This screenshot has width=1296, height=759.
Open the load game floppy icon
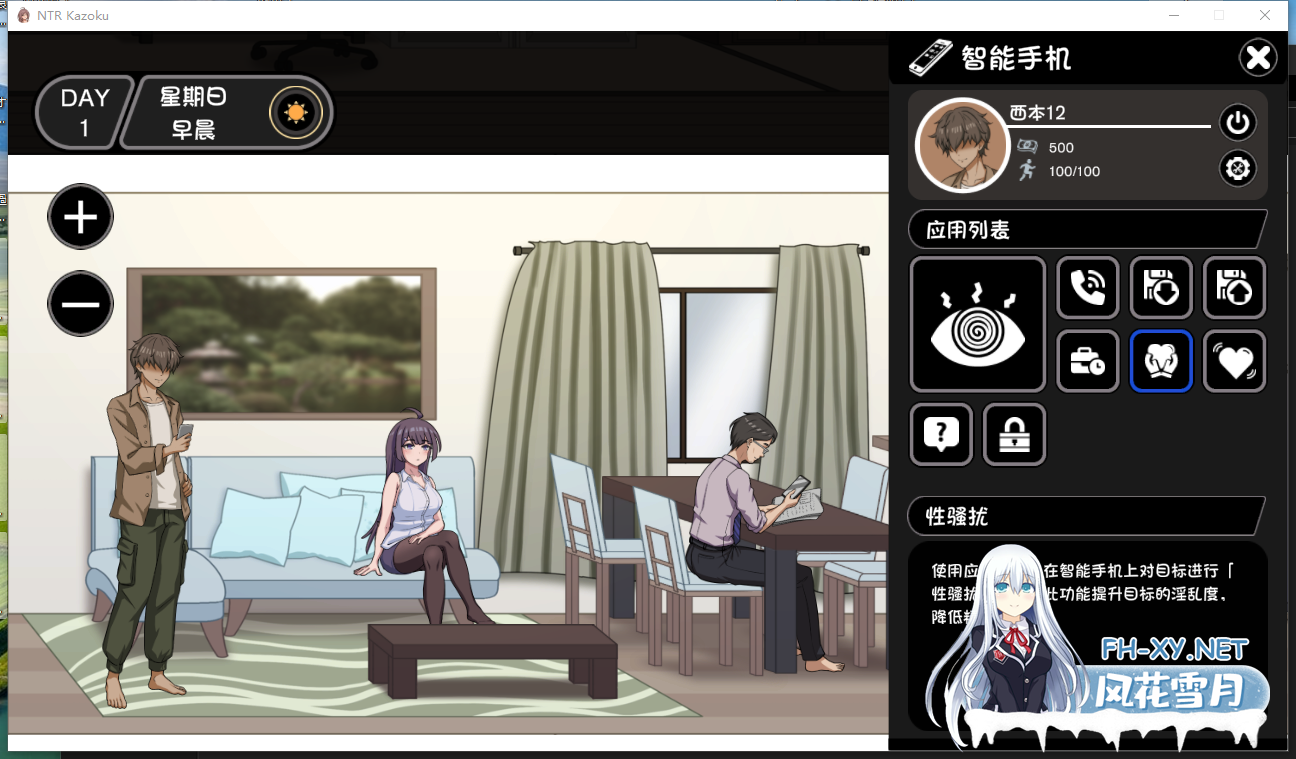(1234, 288)
